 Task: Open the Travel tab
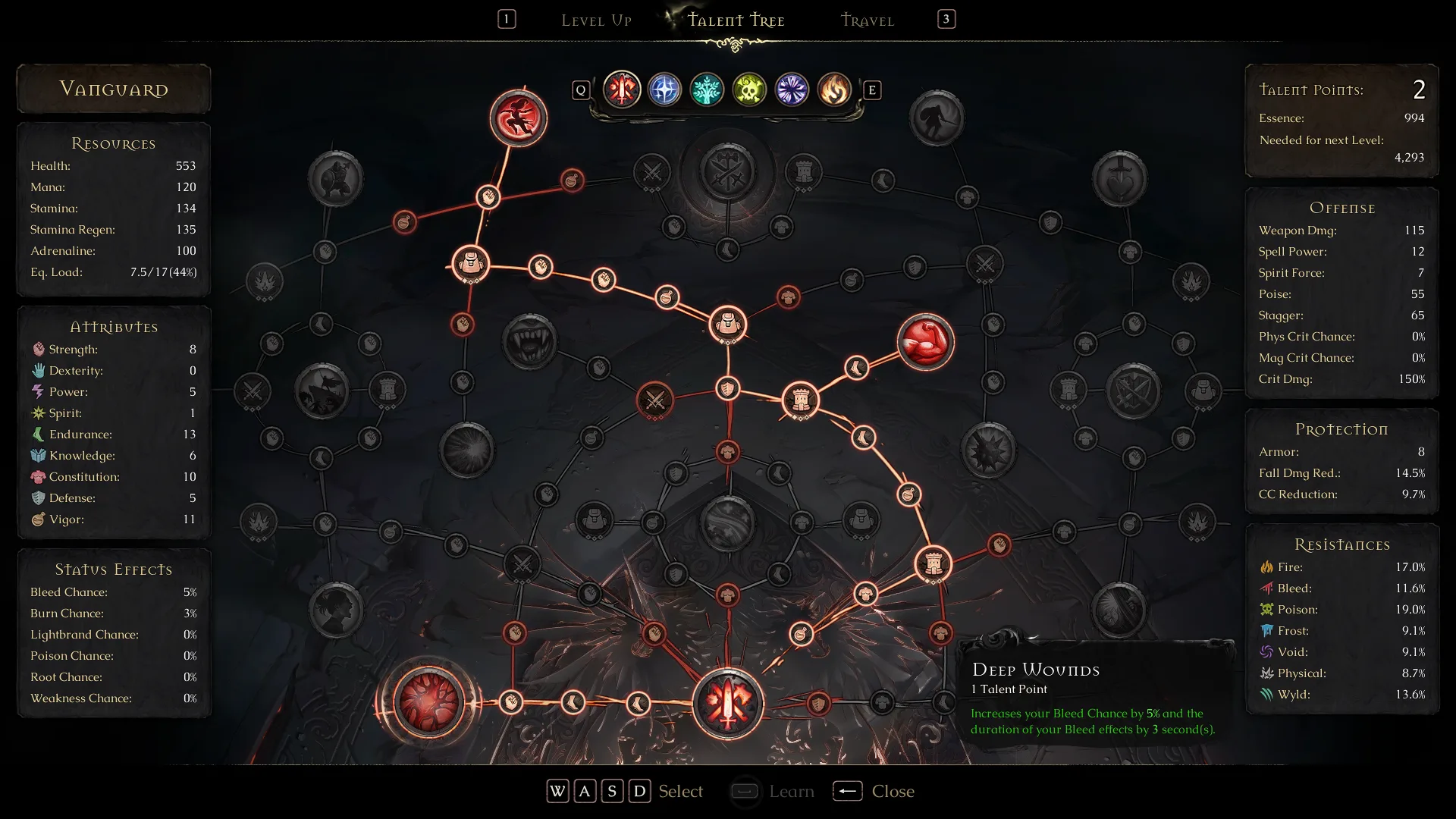click(867, 20)
